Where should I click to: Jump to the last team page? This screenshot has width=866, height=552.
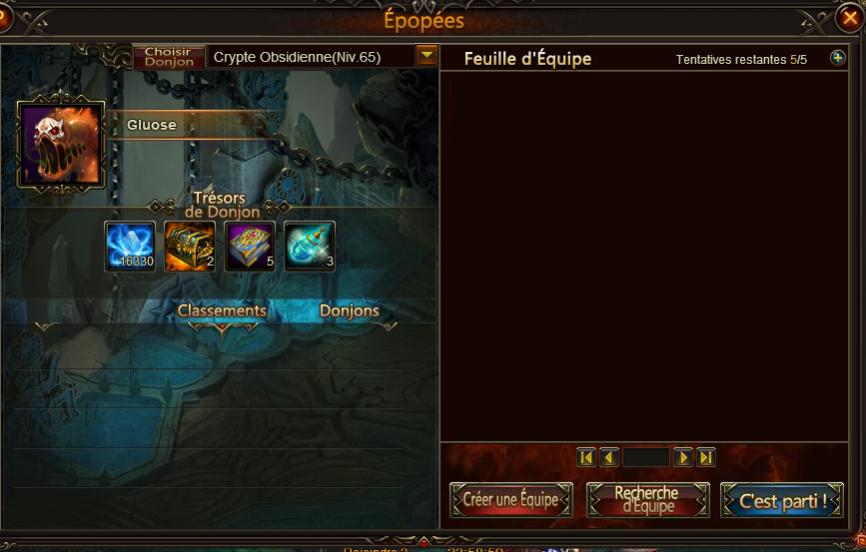click(x=706, y=457)
